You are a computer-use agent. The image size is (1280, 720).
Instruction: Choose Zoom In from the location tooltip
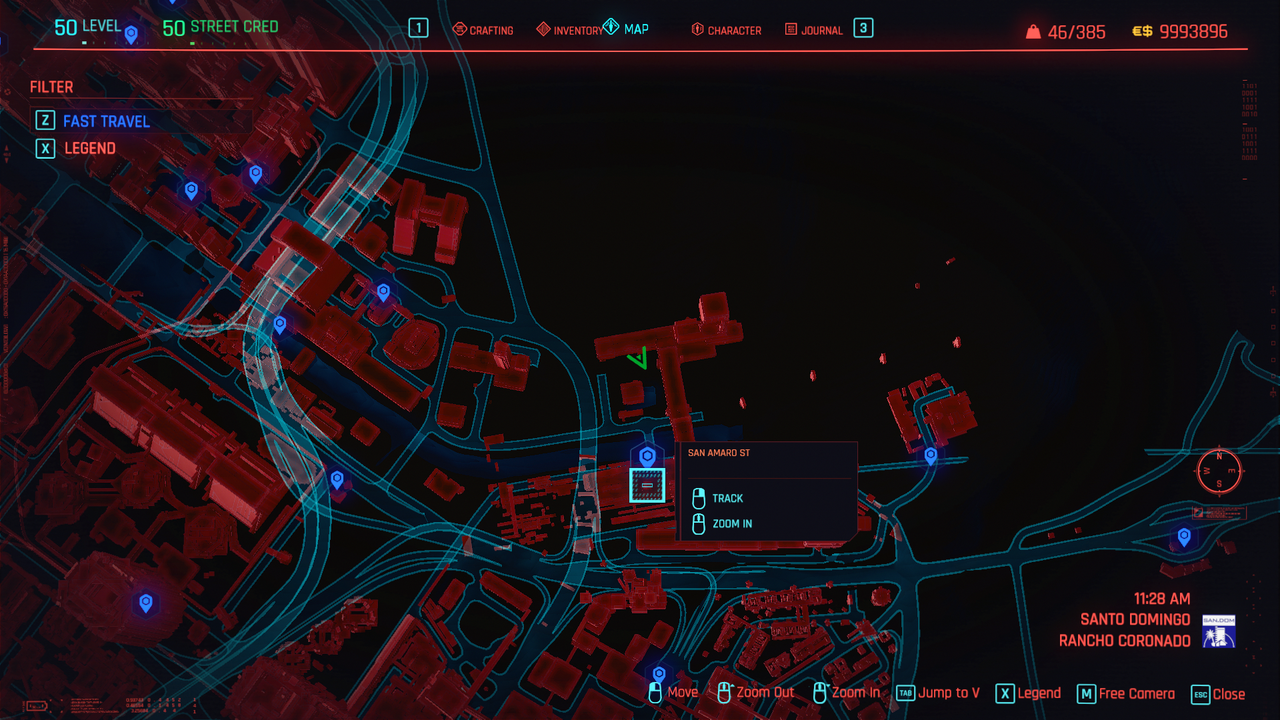[x=732, y=523]
